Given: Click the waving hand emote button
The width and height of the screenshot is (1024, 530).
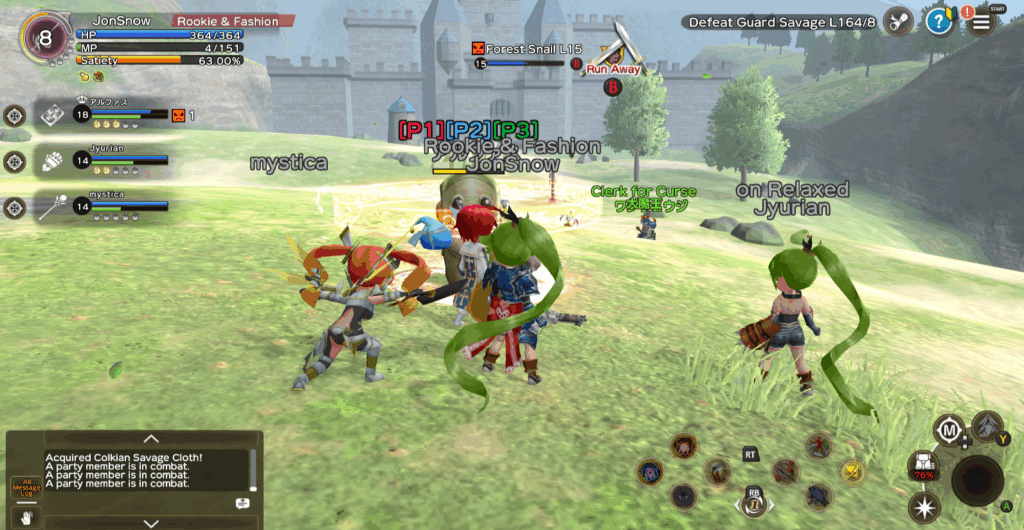Looking at the screenshot, I should [25, 518].
